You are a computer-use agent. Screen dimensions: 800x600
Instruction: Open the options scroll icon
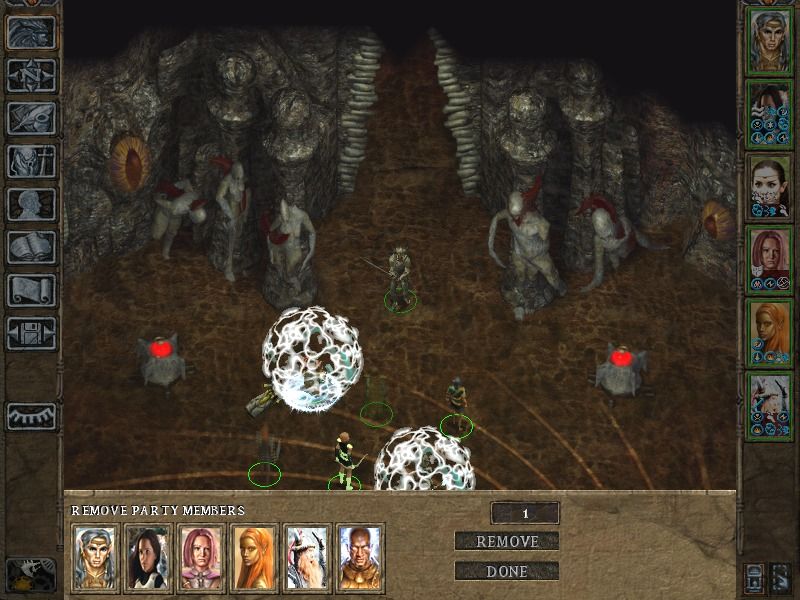31,290
